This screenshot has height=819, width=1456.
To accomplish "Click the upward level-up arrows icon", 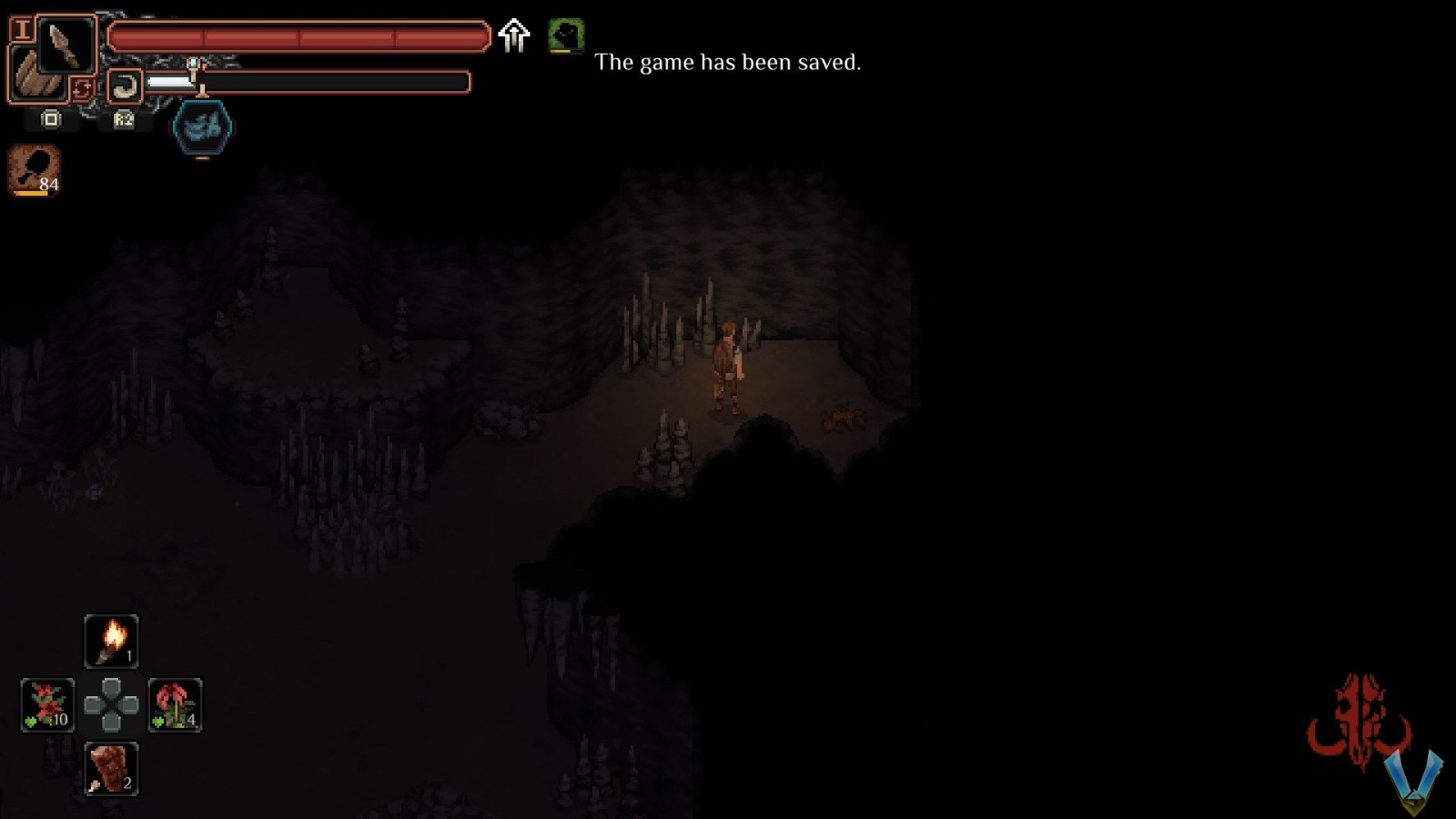I will pyautogui.click(x=514, y=36).
